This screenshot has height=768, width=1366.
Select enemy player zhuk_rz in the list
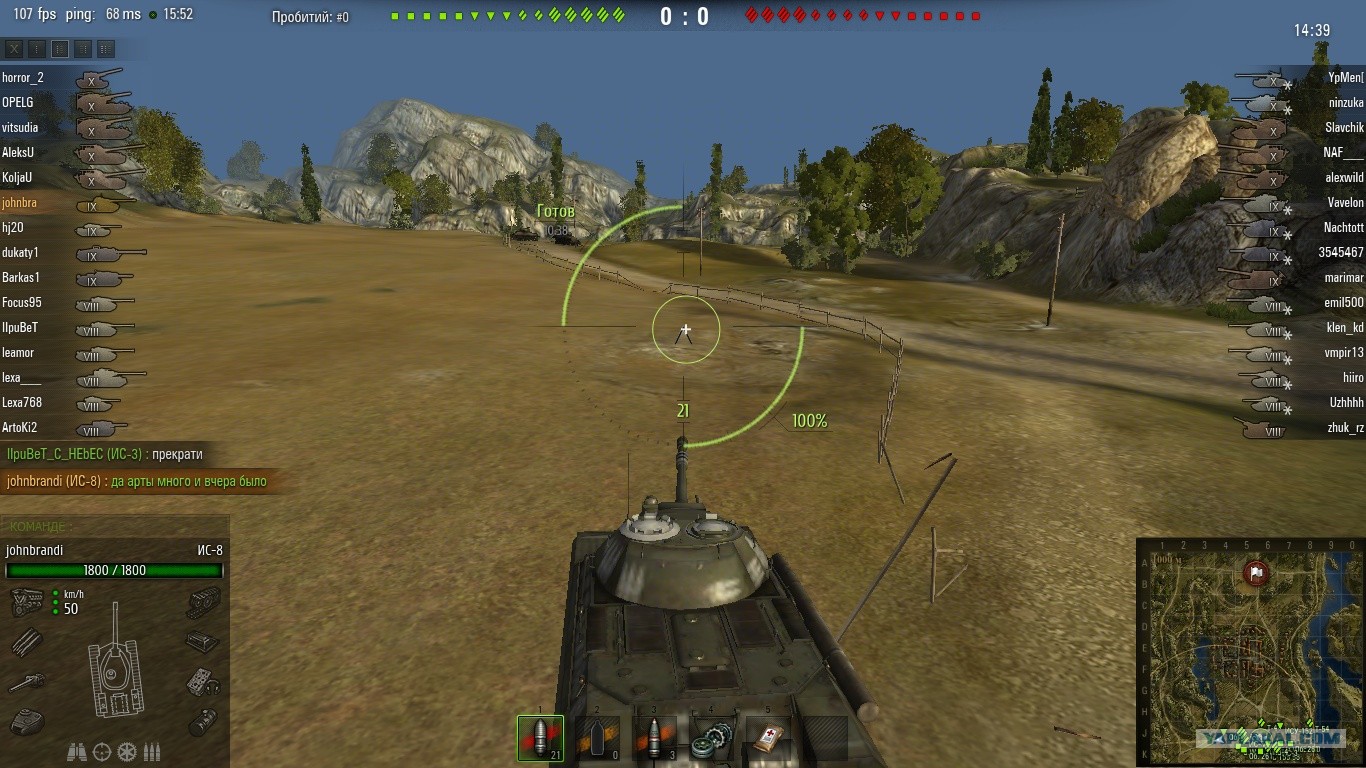(x=1345, y=428)
